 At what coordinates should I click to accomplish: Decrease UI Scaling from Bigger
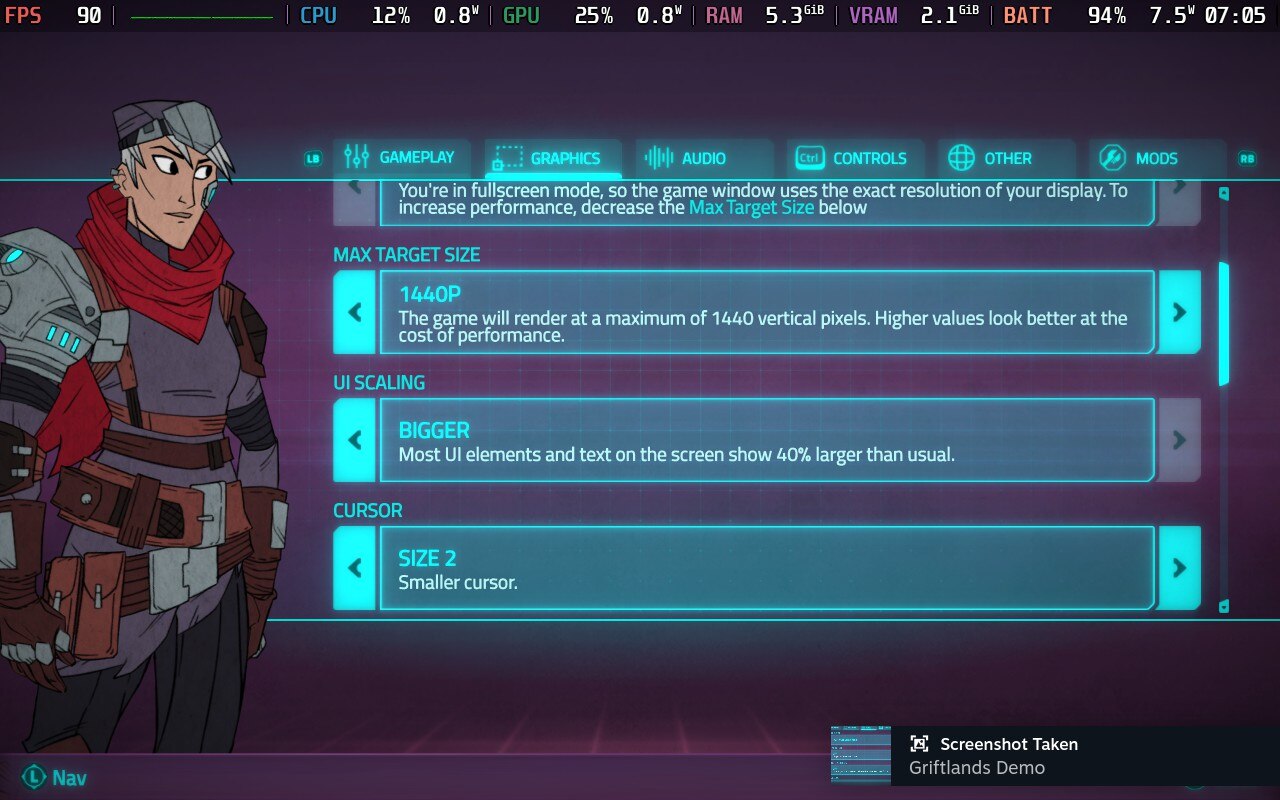354,440
